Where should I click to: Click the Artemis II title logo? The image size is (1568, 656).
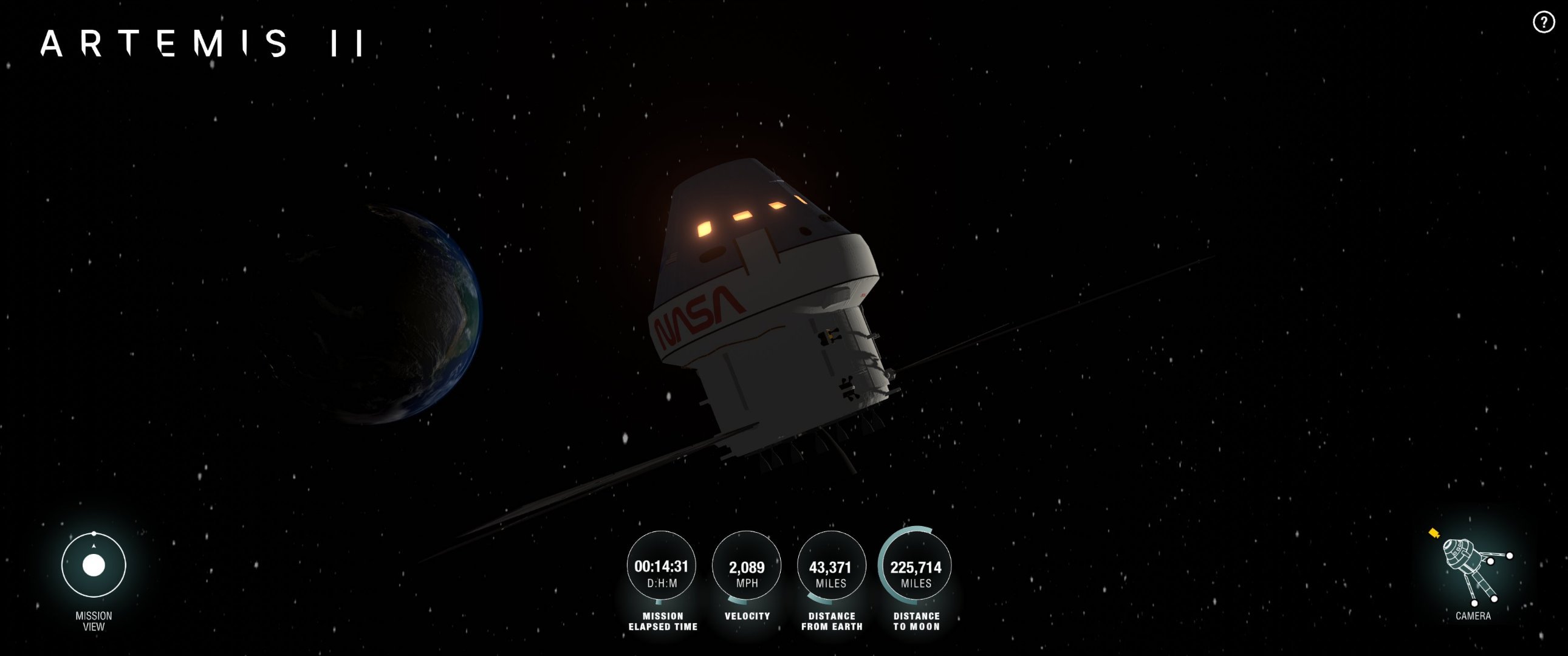click(202, 44)
